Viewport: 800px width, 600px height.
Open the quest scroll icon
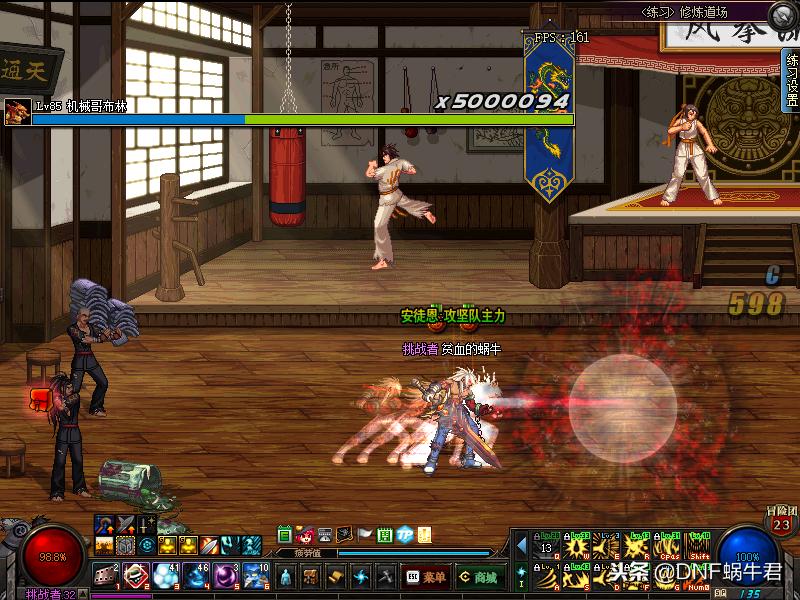pos(336,577)
